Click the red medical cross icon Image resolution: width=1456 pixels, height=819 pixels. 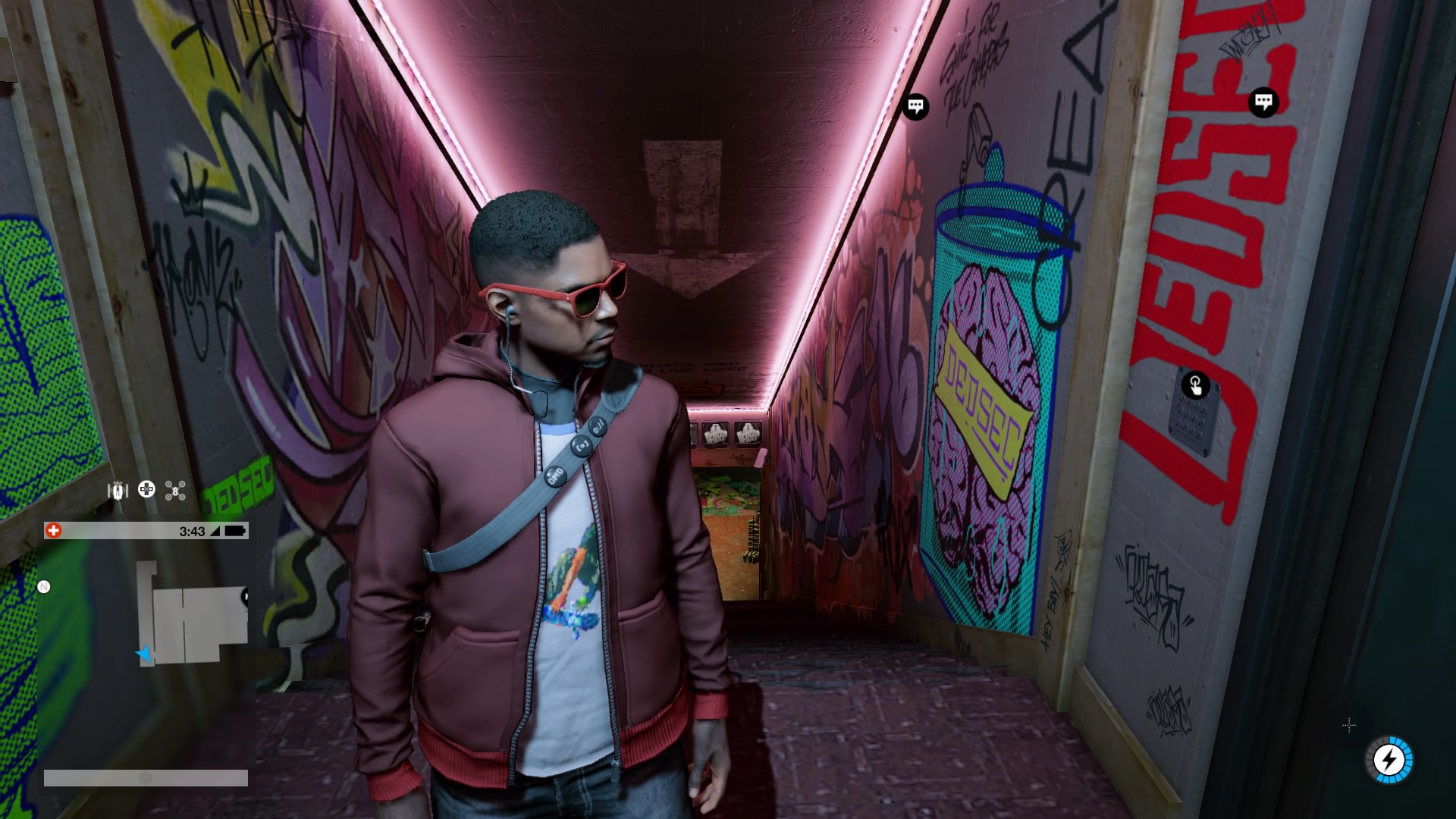click(x=53, y=531)
